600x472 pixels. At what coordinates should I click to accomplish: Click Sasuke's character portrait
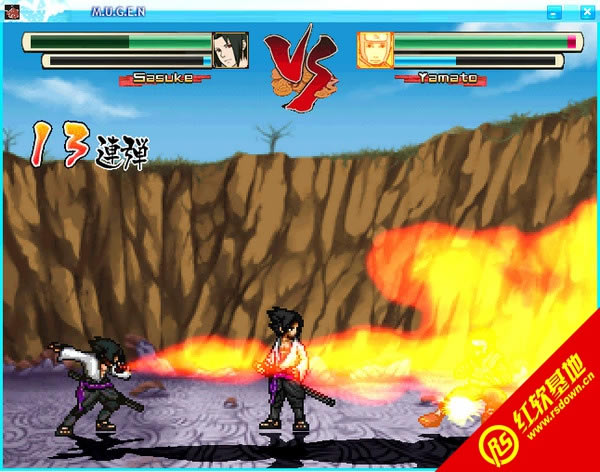tap(230, 50)
